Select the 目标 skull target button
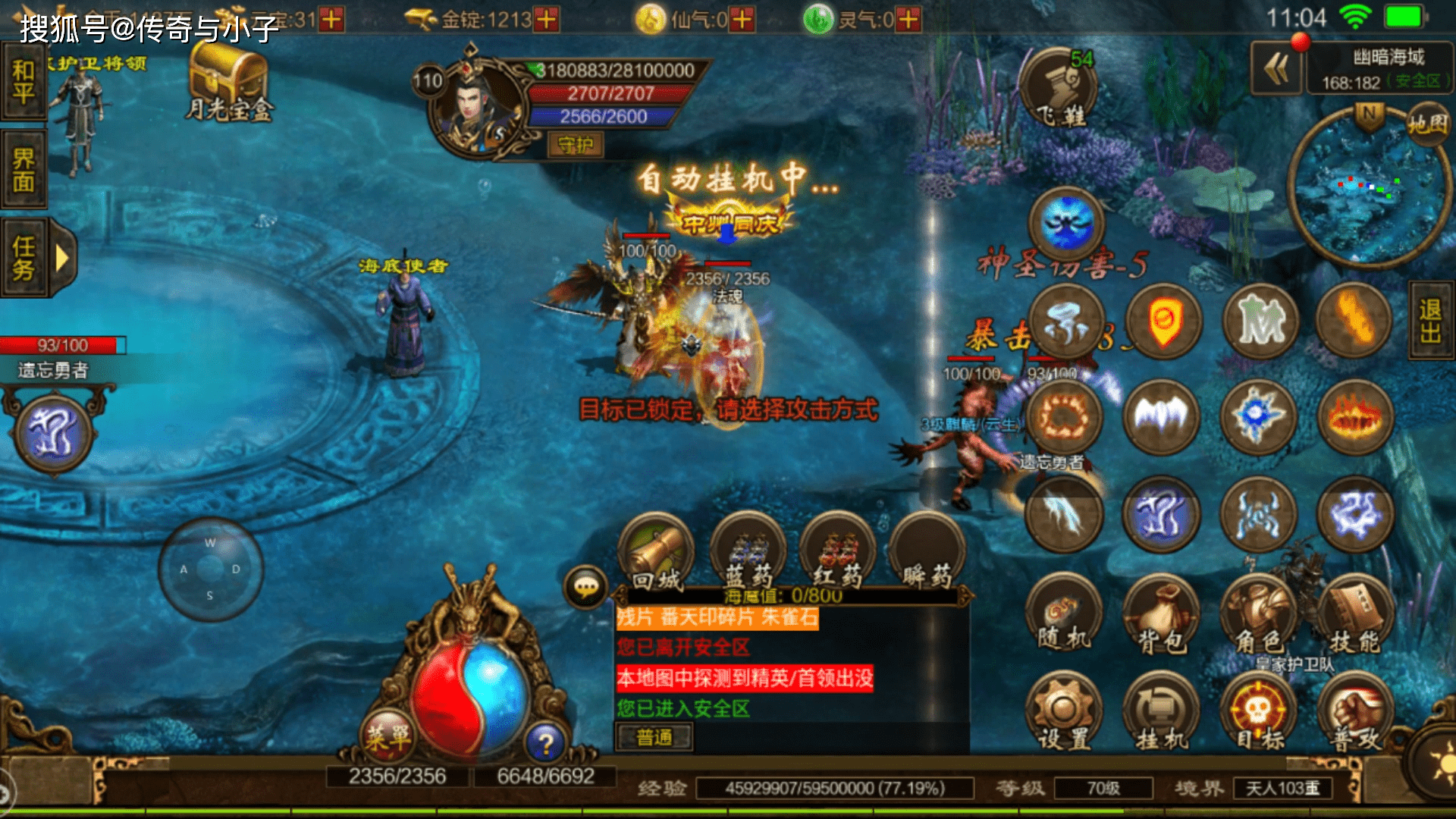This screenshot has height=819, width=1456. (x=1257, y=714)
